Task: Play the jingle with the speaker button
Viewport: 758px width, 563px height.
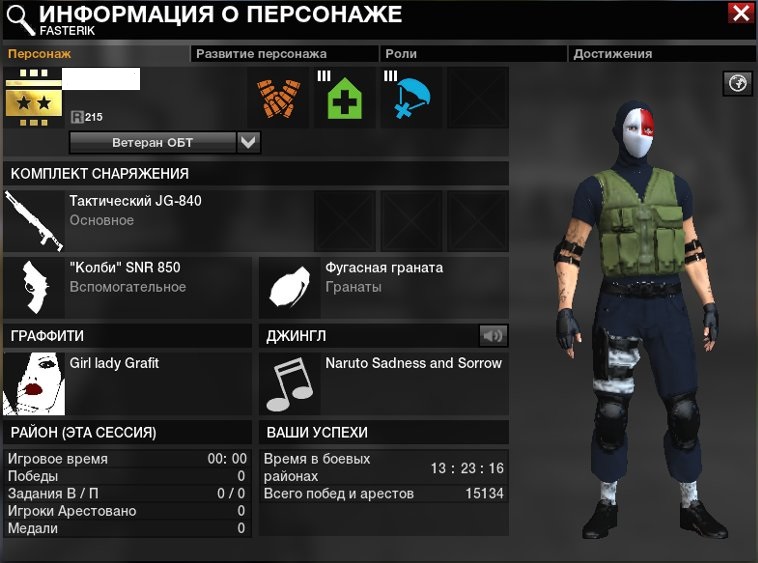Action: click(492, 335)
